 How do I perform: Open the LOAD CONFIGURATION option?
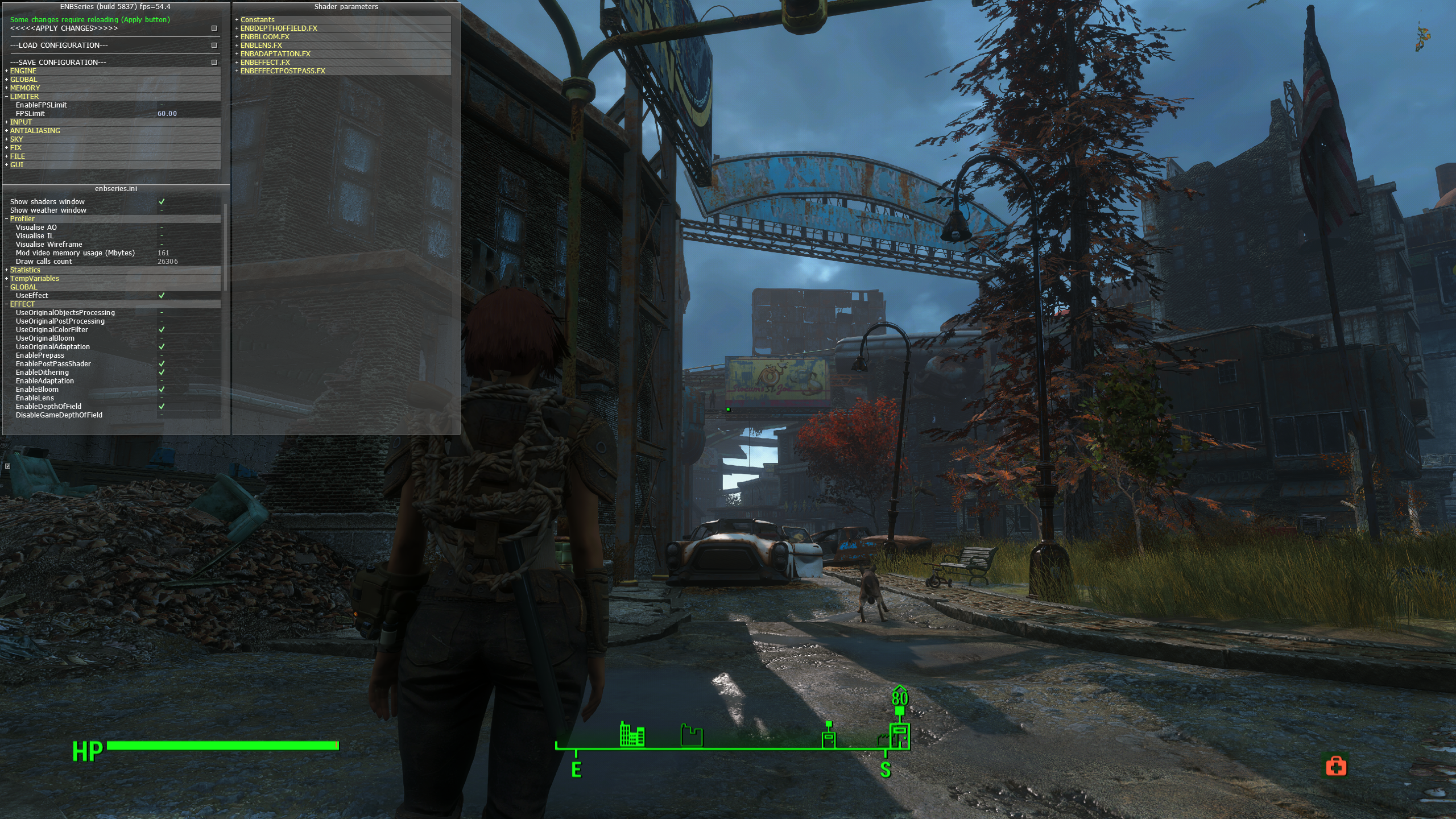coord(214,45)
